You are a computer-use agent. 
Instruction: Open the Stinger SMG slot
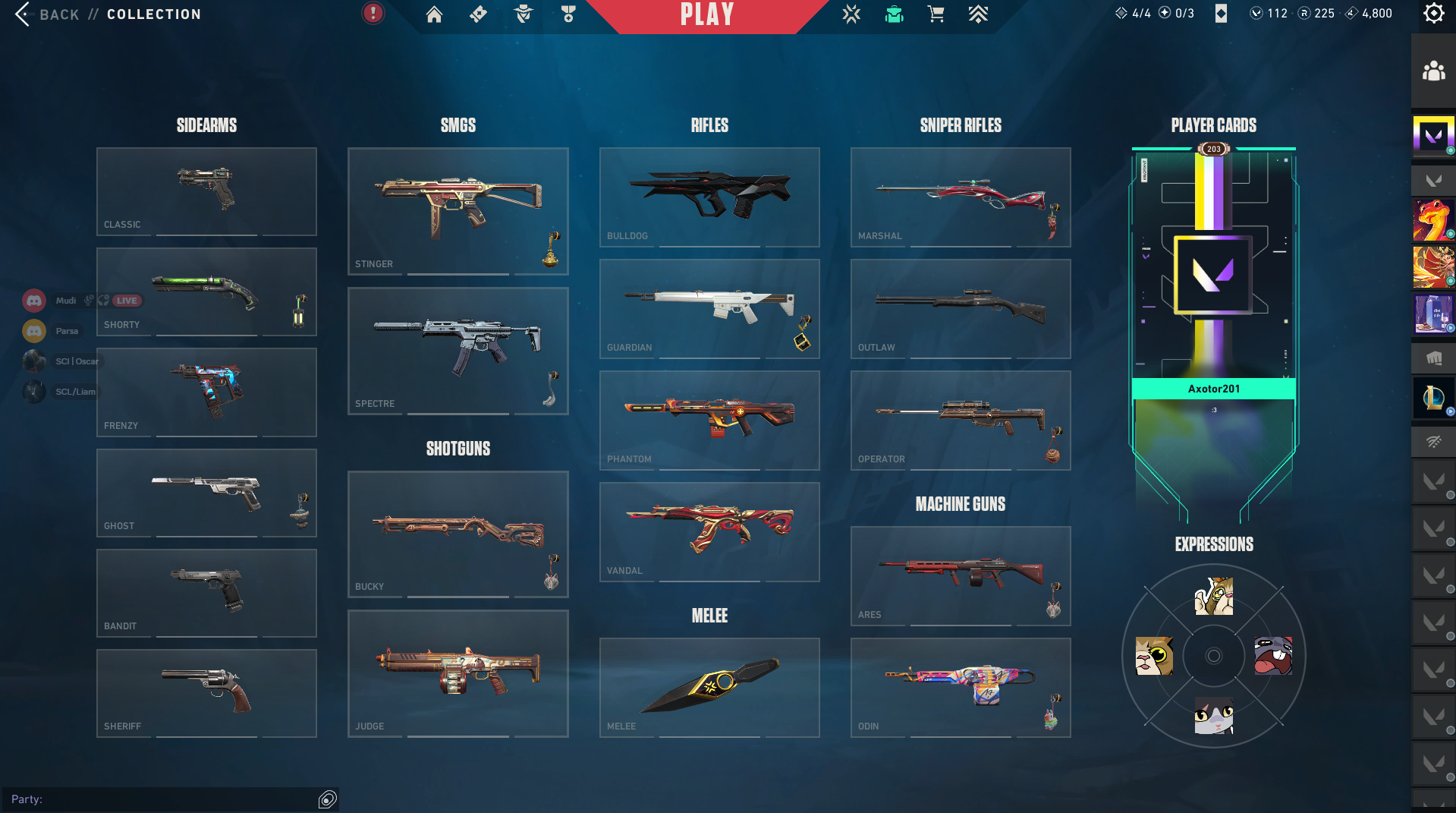[x=458, y=210]
